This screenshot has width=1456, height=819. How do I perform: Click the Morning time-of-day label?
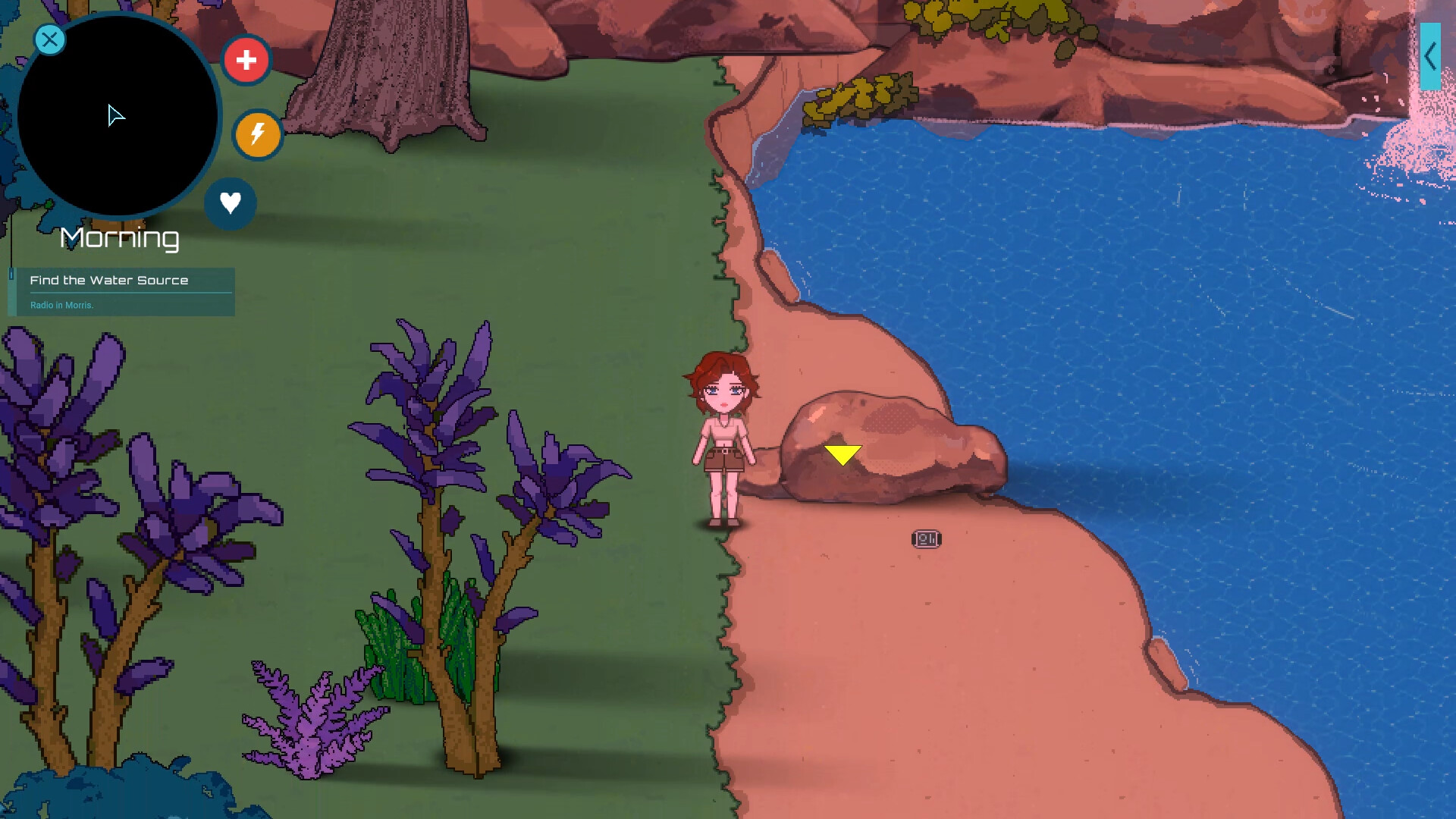coord(118,238)
